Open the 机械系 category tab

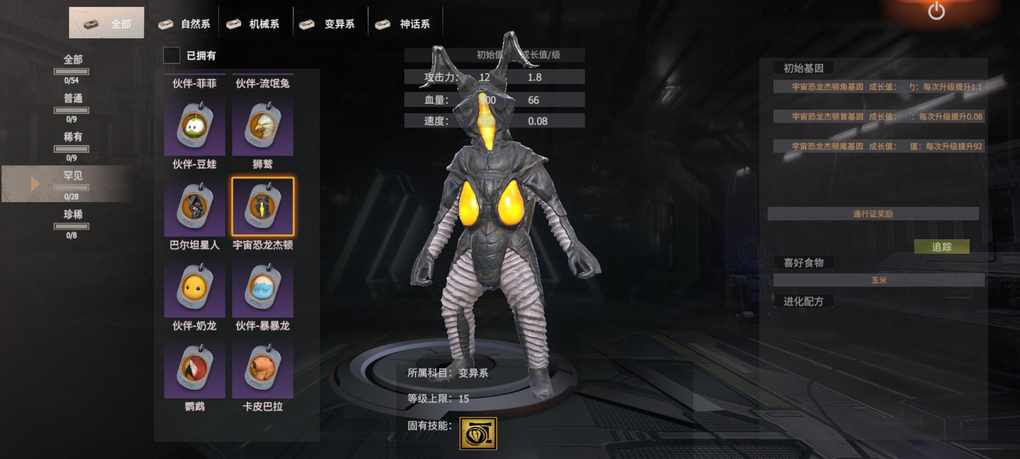(258, 23)
